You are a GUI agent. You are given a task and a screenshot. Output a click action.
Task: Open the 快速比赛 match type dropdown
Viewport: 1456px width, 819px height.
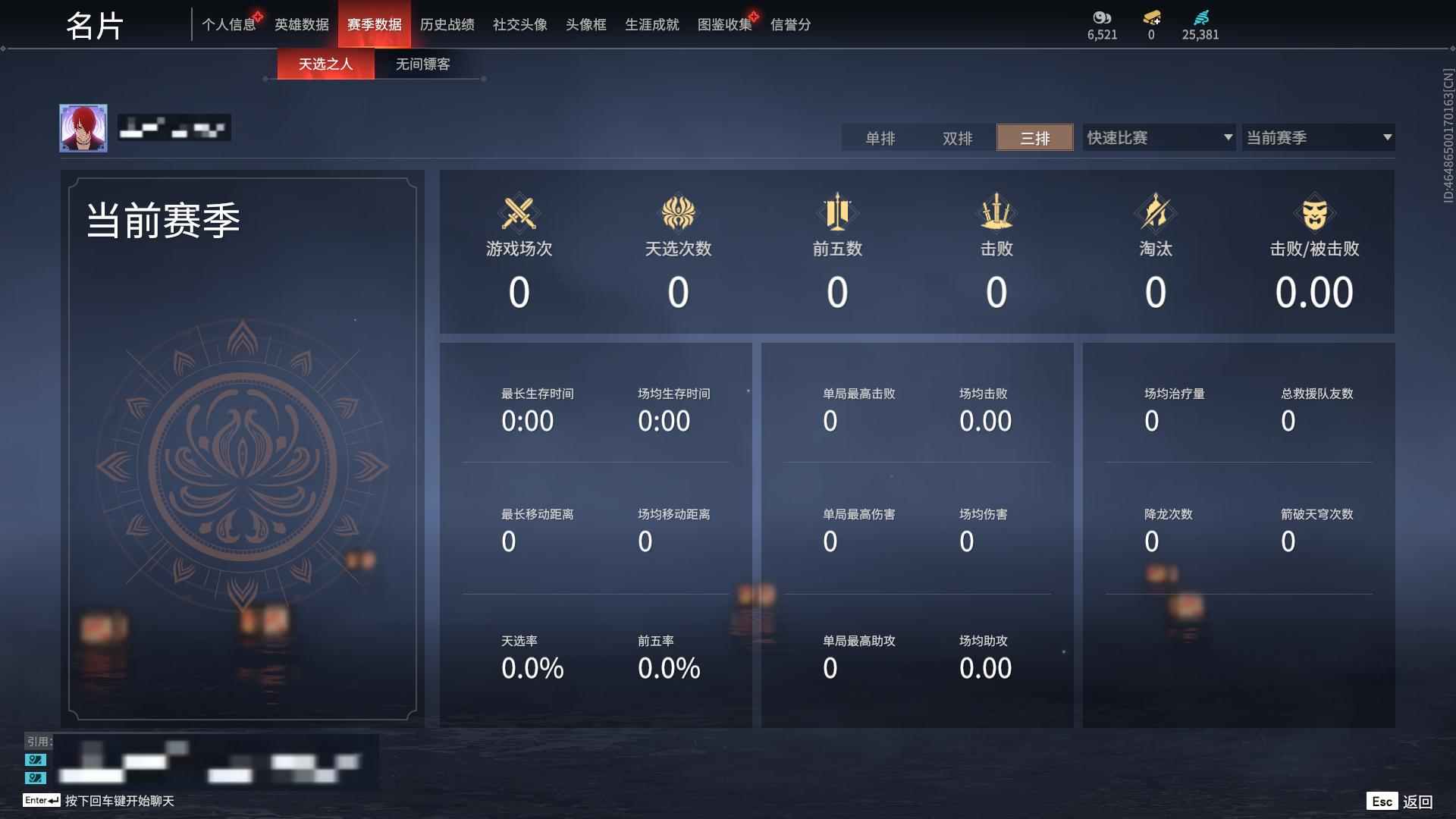1158,137
